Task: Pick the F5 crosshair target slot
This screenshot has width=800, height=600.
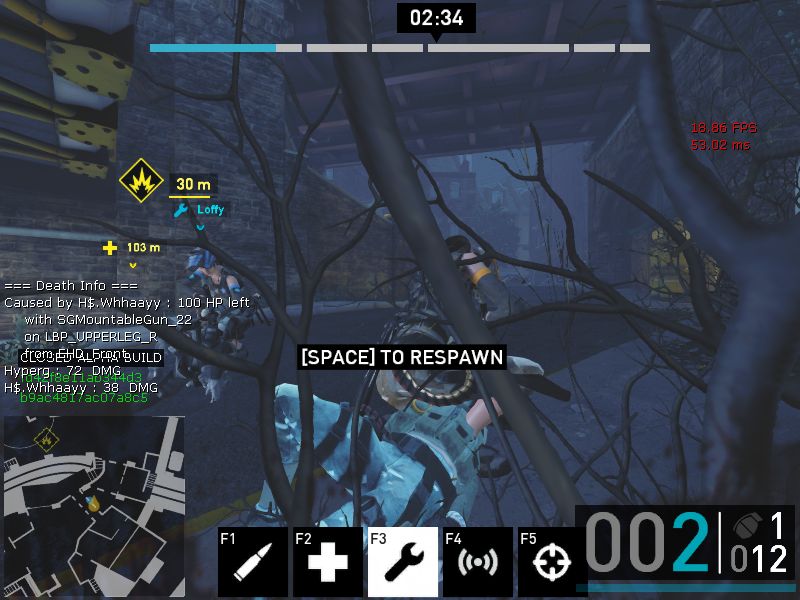Action: point(550,561)
